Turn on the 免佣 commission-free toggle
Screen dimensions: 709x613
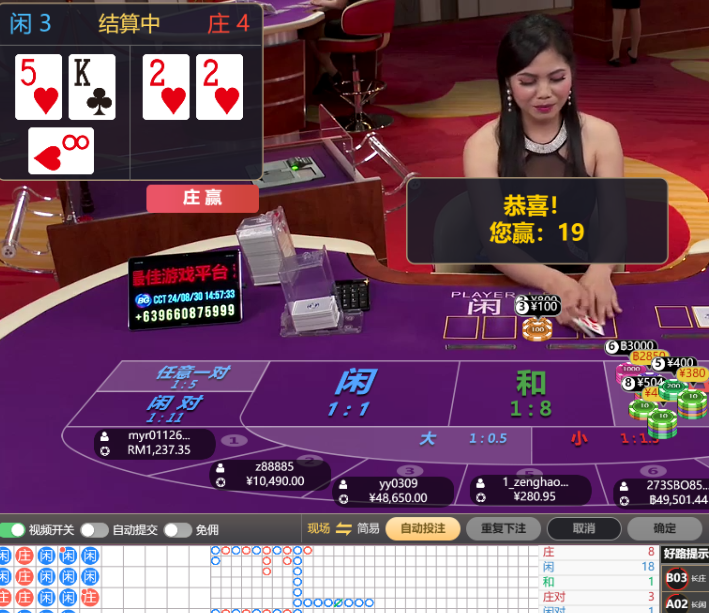(x=177, y=530)
